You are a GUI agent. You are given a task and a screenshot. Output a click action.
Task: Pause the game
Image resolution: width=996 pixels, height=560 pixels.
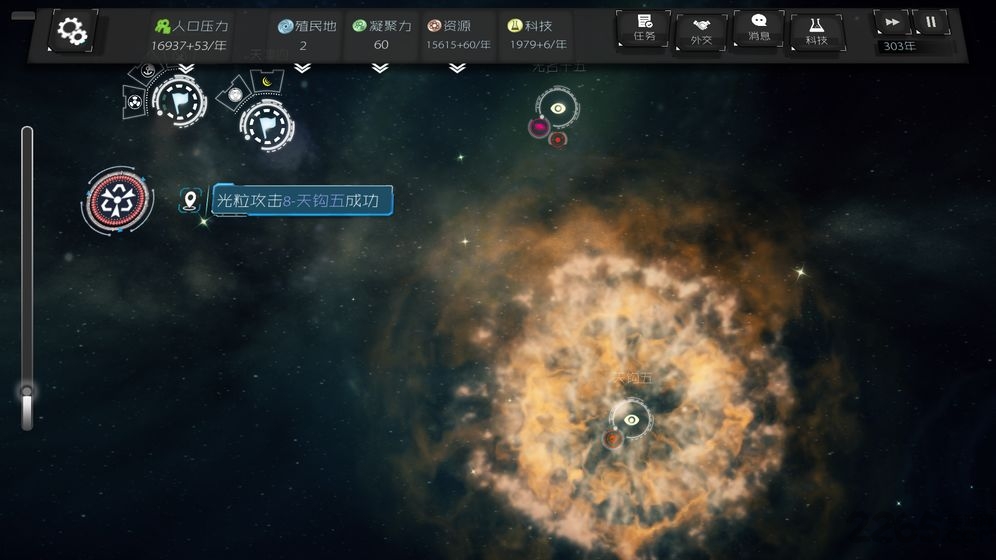tap(931, 22)
